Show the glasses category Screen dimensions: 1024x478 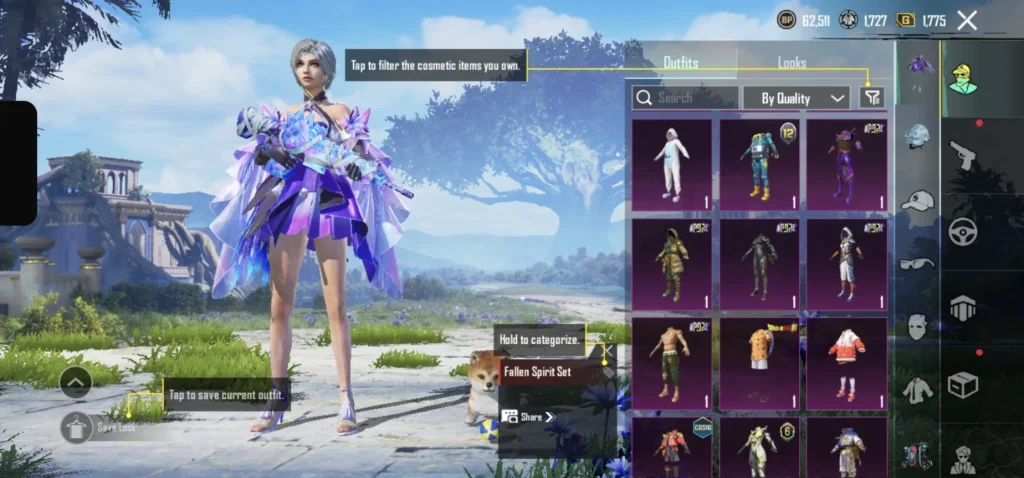coord(916,264)
